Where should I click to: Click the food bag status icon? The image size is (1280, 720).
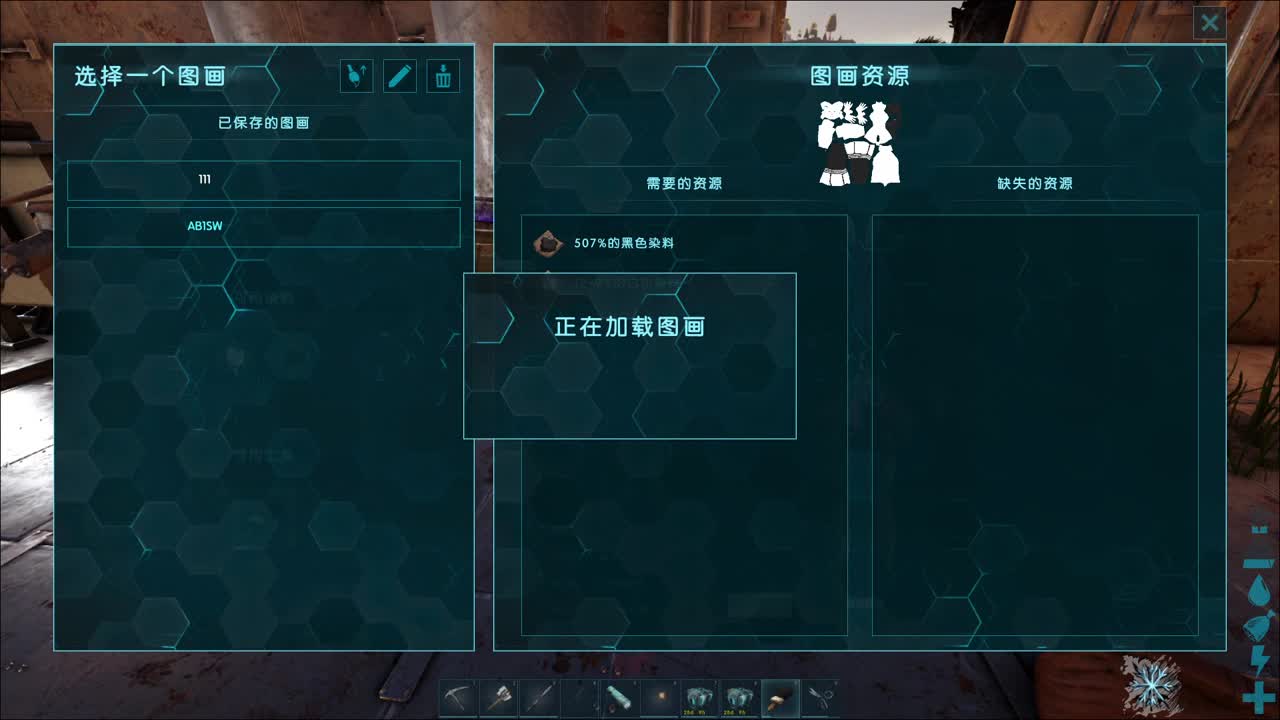(x=1258, y=625)
